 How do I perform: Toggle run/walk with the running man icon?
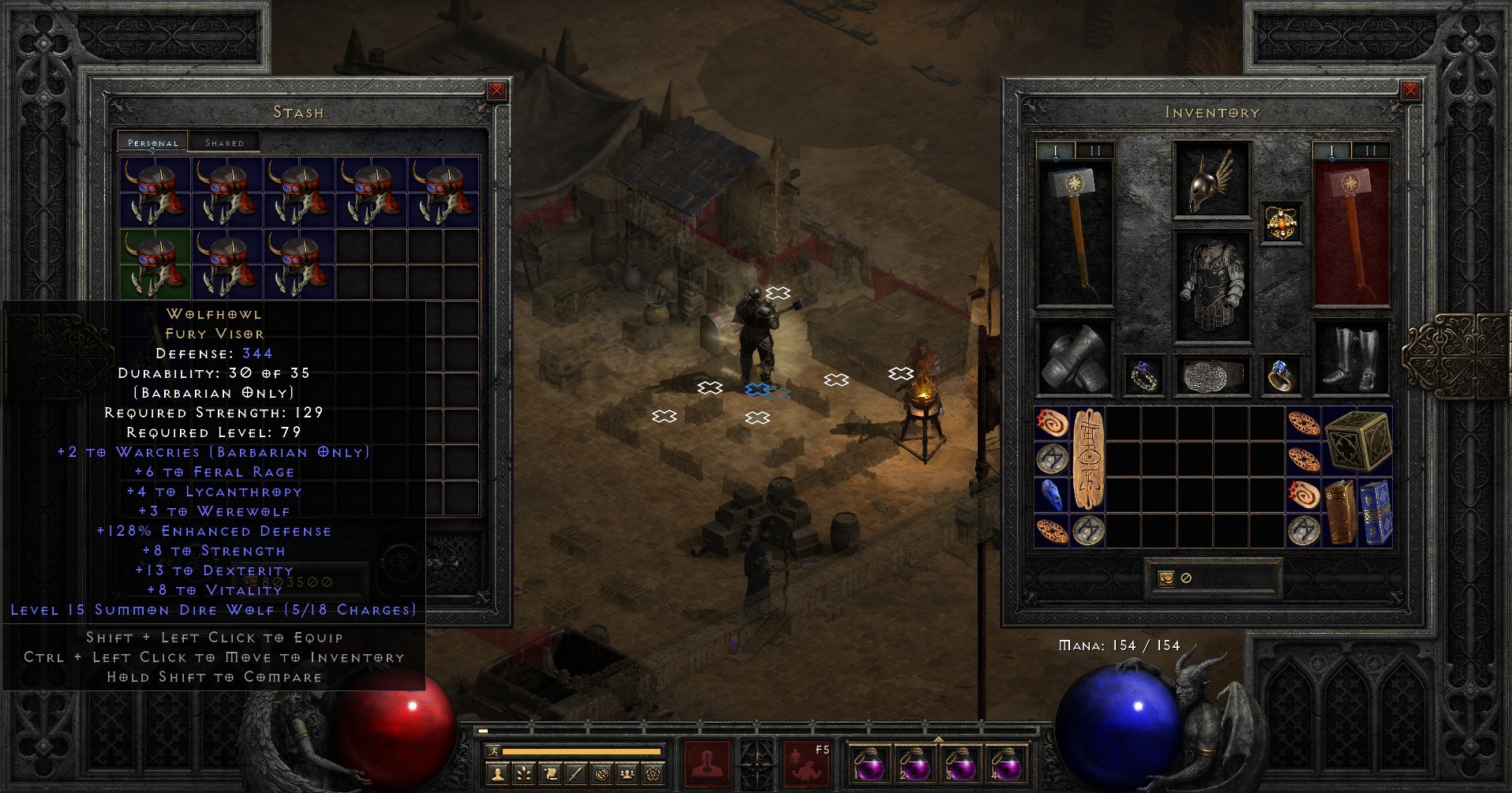(x=494, y=751)
